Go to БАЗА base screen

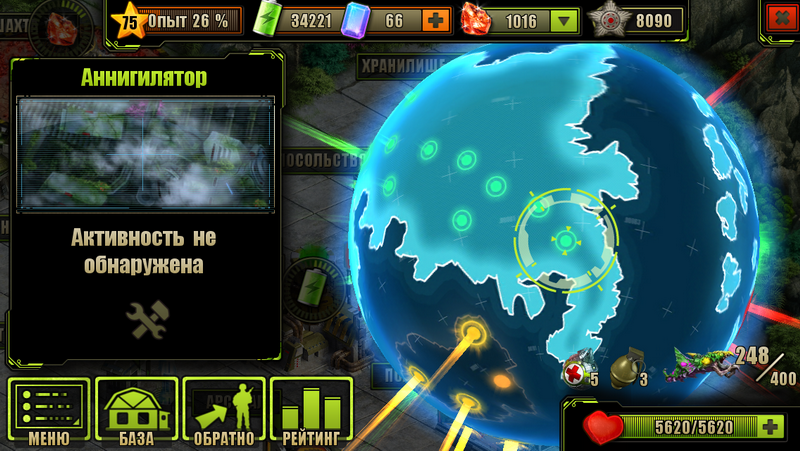[x=136, y=411]
